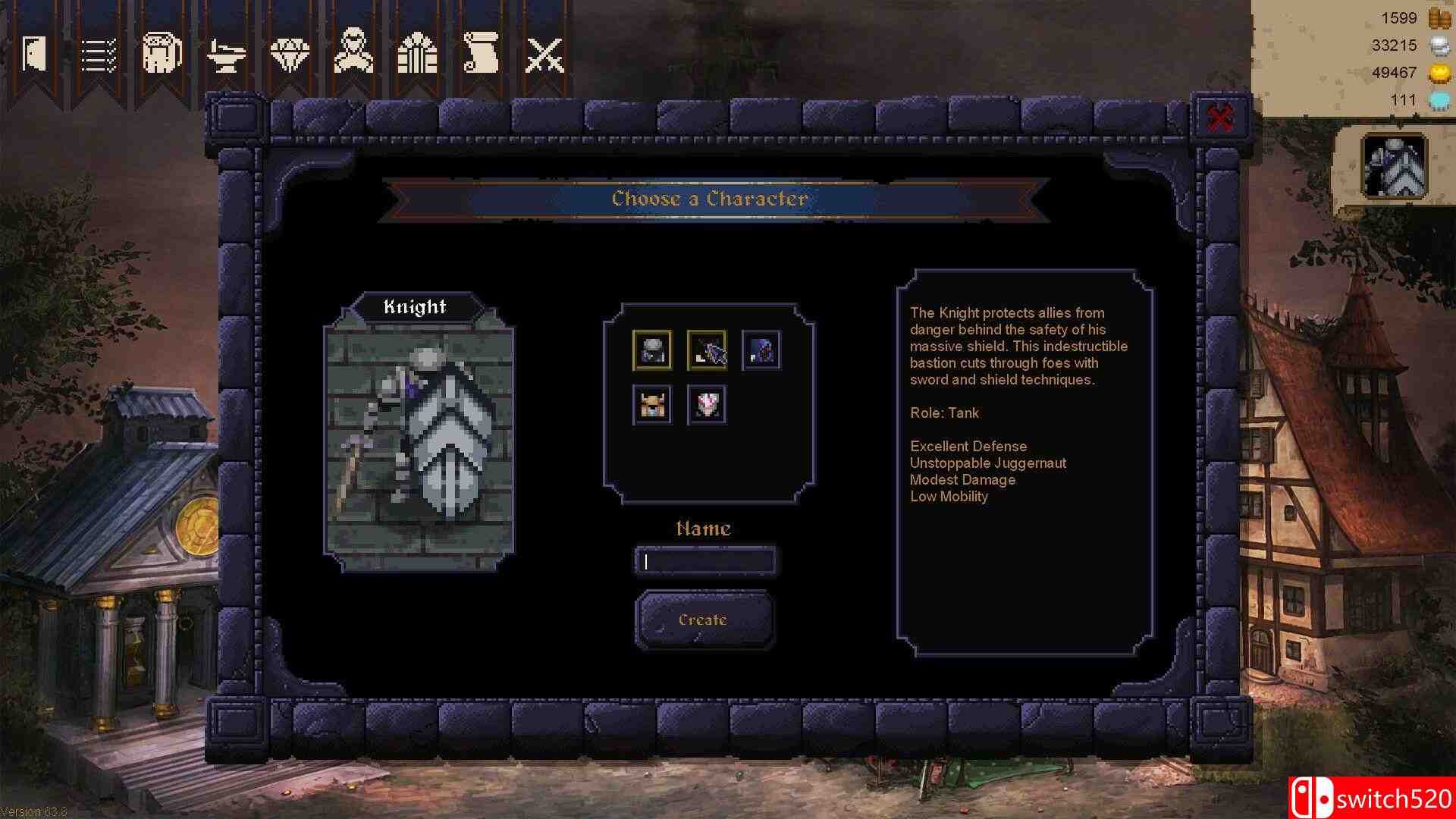The height and width of the screenshot is (819, 1456).
Task: Select the gold-framed second class portrait
Action: pos(707,350)
